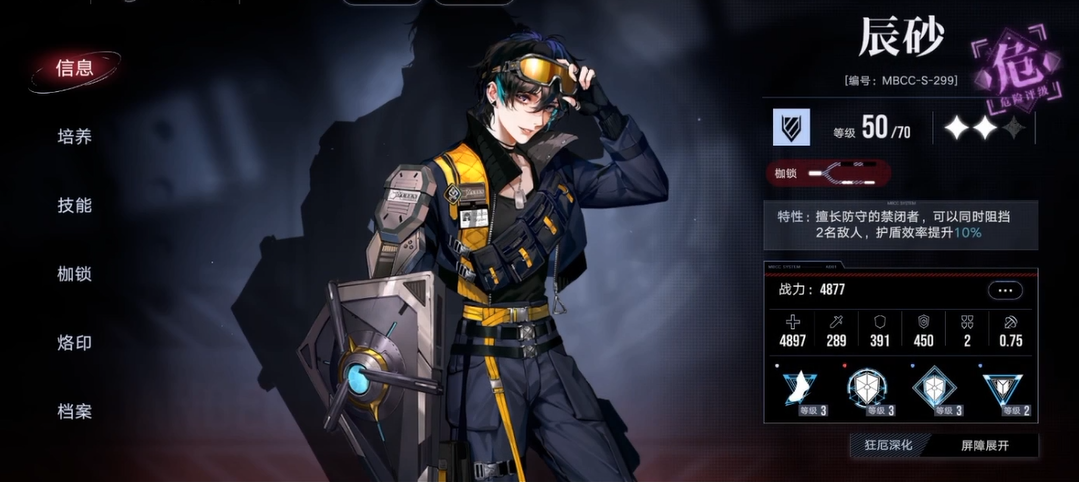Expand stats with the three-dot button
Viewport: 1079px width, 482px height.
coord(1005,290)
